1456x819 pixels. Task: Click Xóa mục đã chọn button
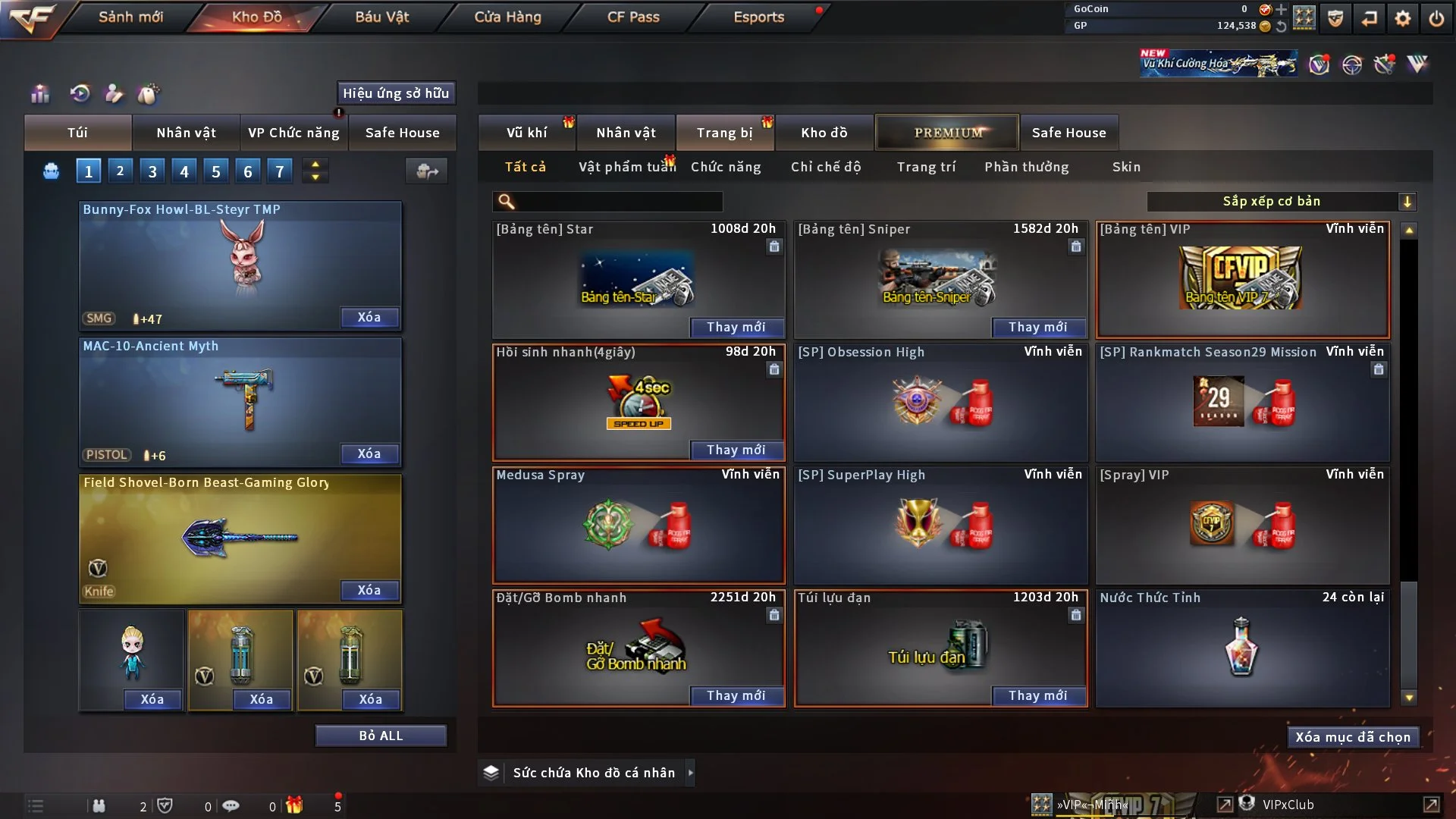1353,737
